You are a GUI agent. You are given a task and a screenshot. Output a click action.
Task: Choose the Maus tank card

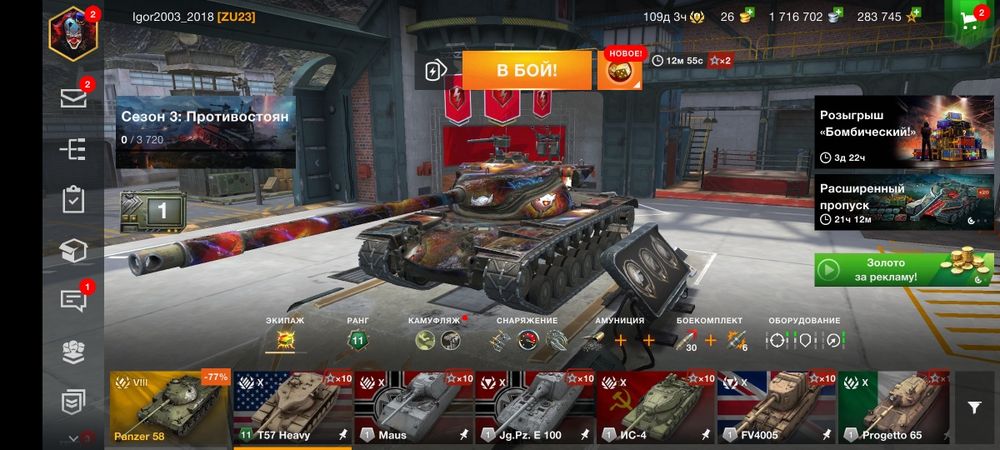[413, 407]
